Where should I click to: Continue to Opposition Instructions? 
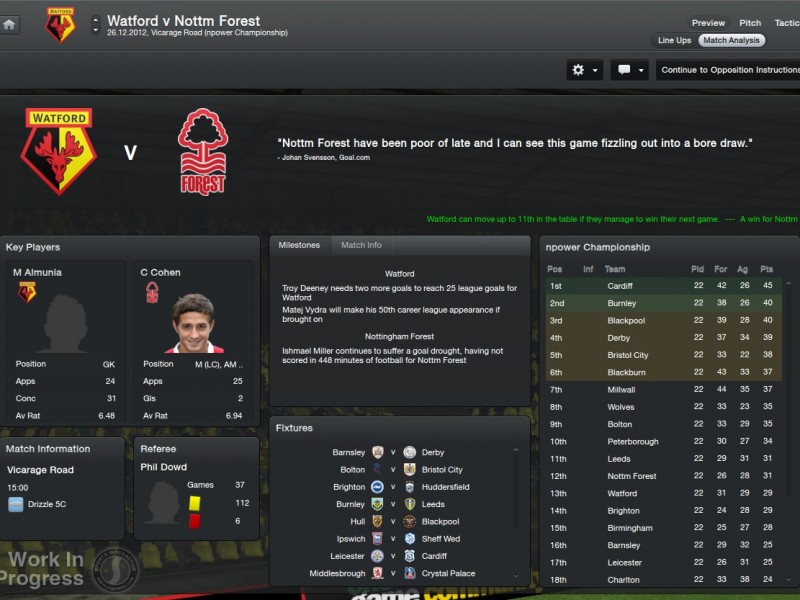pyautogui.click(x=730, y=70)
